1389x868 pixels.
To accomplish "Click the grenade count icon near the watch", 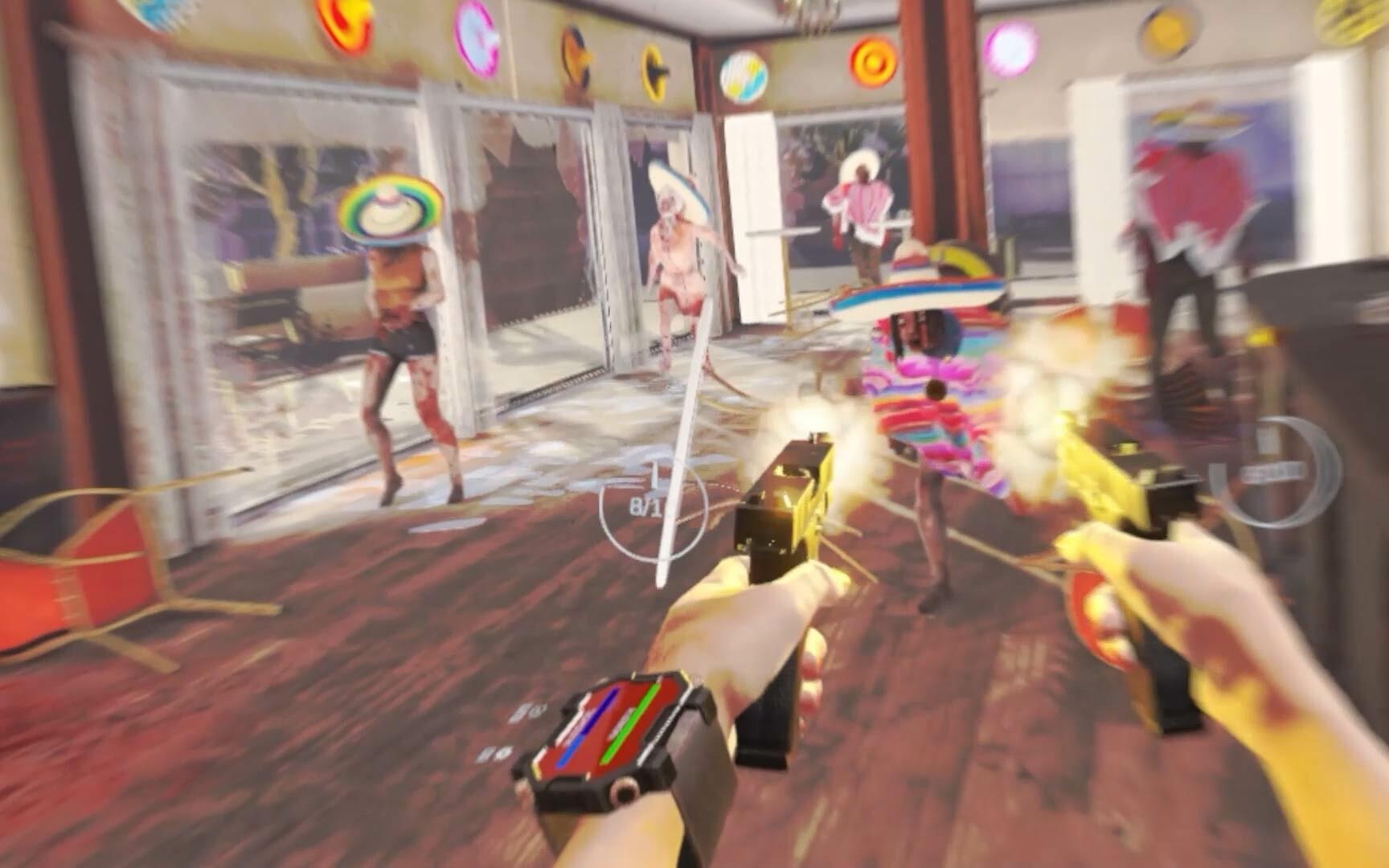I will tap(527, 711).
